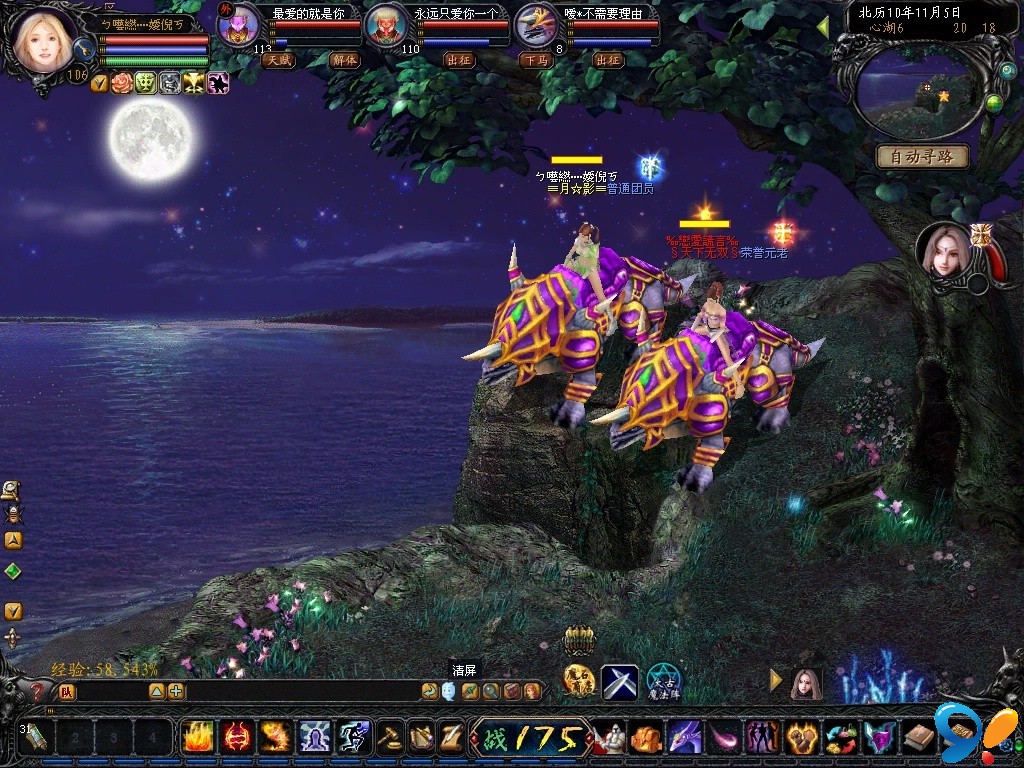
Task: Click the 自动寻路 auto-pathfinding button
Action: [922, 157]
